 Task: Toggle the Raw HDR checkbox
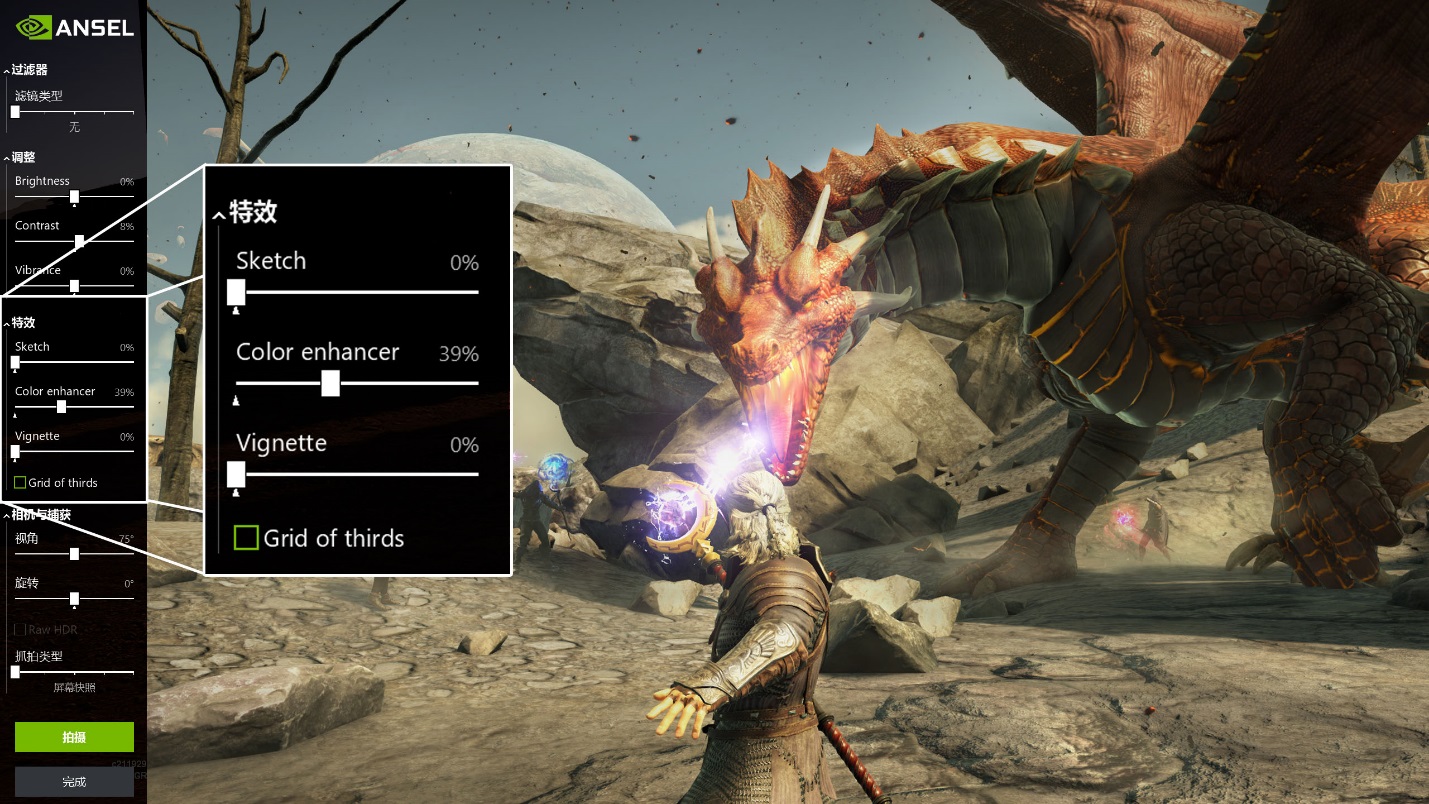coord(21,630)
